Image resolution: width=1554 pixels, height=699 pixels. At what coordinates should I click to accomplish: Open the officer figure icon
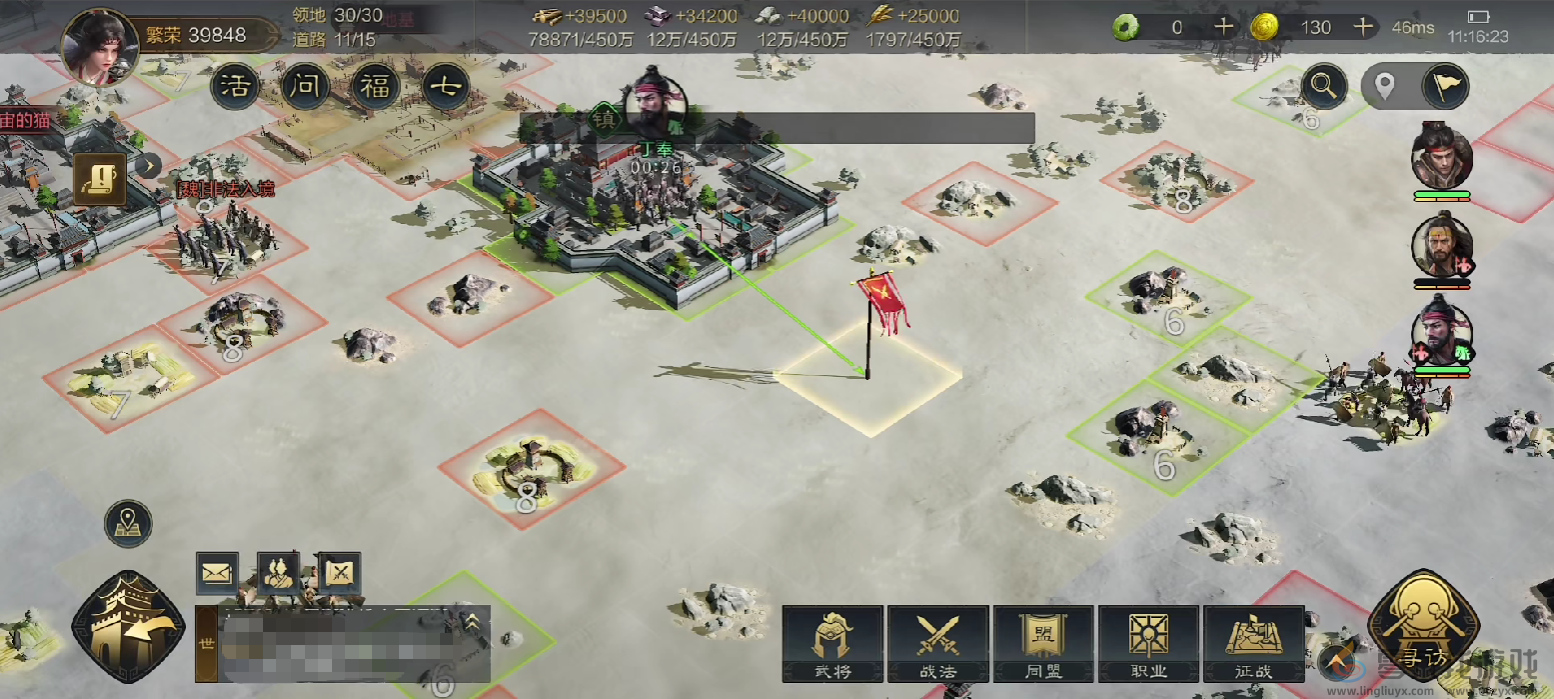(x=279, y=573)
